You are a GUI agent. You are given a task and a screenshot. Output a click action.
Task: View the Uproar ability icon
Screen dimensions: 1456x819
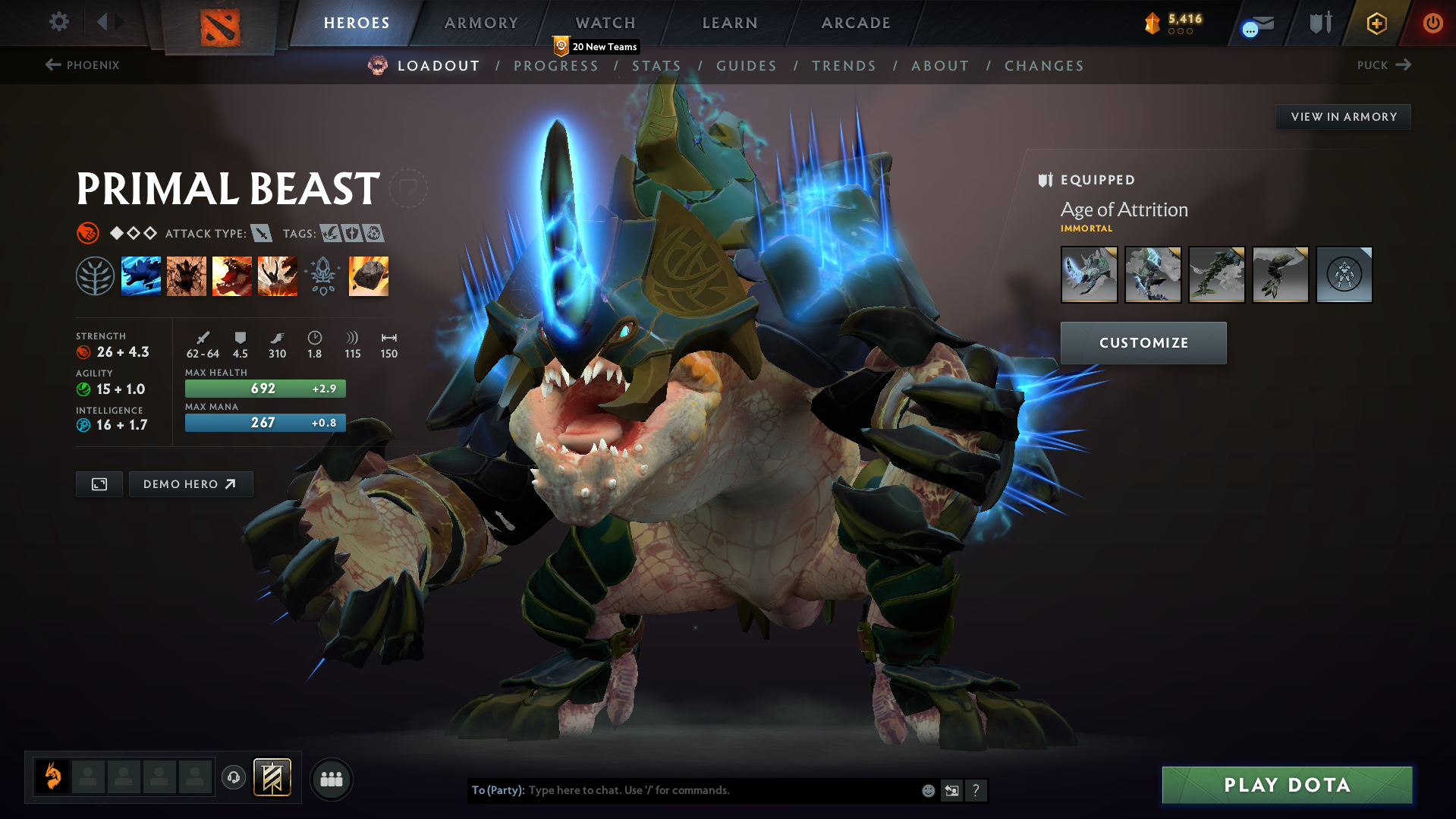tap(232, 276)
